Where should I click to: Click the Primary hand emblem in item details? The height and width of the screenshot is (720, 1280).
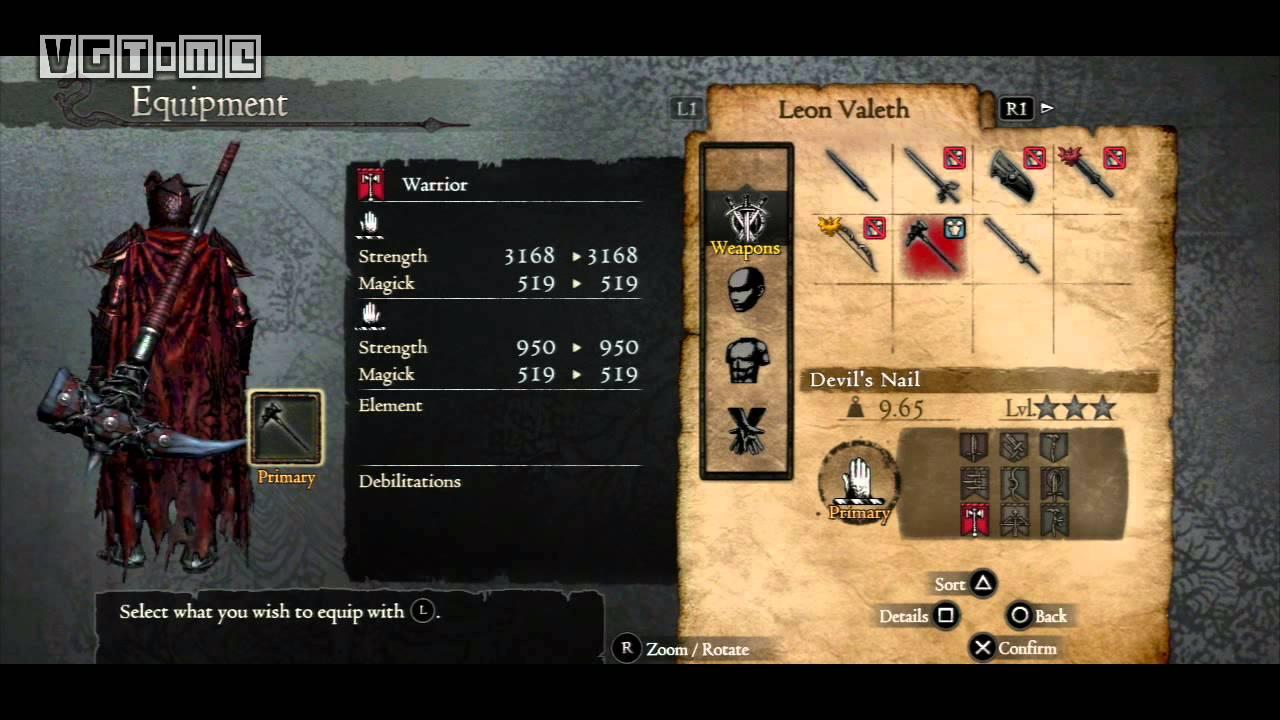pos(858,481)
